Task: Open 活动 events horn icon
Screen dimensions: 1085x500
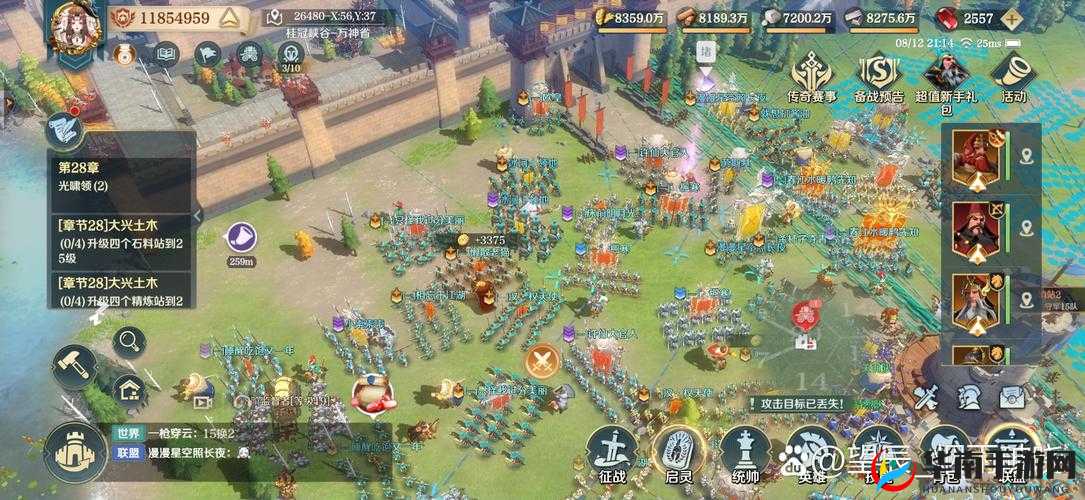Action: tap(1013, 75)
